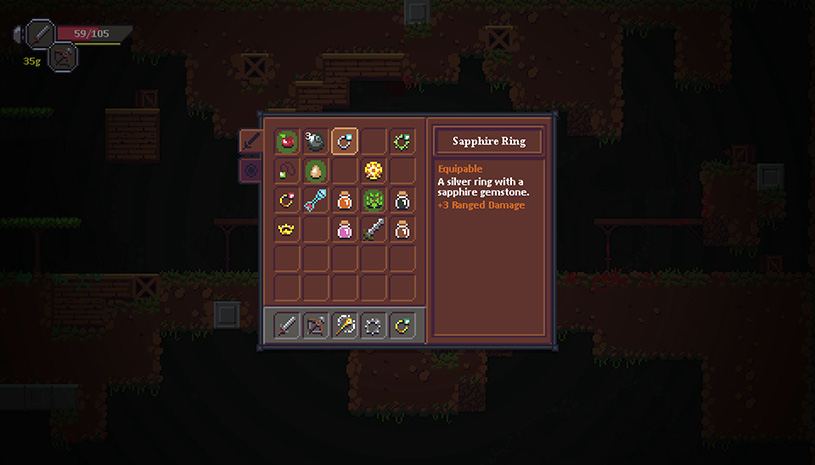Select the black bomb item
The width and height of the screenshot is (815, 465).
point(316,141)
